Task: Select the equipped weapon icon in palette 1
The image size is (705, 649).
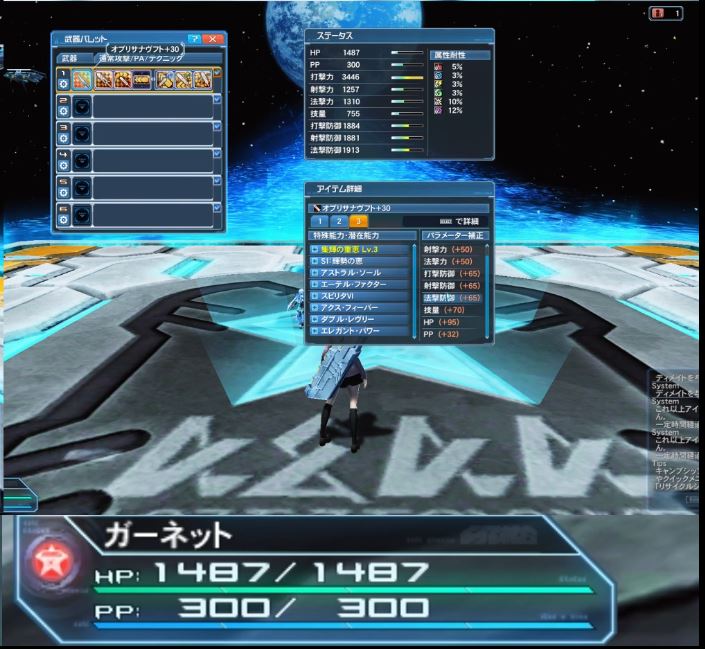Action: coord(82,80)
